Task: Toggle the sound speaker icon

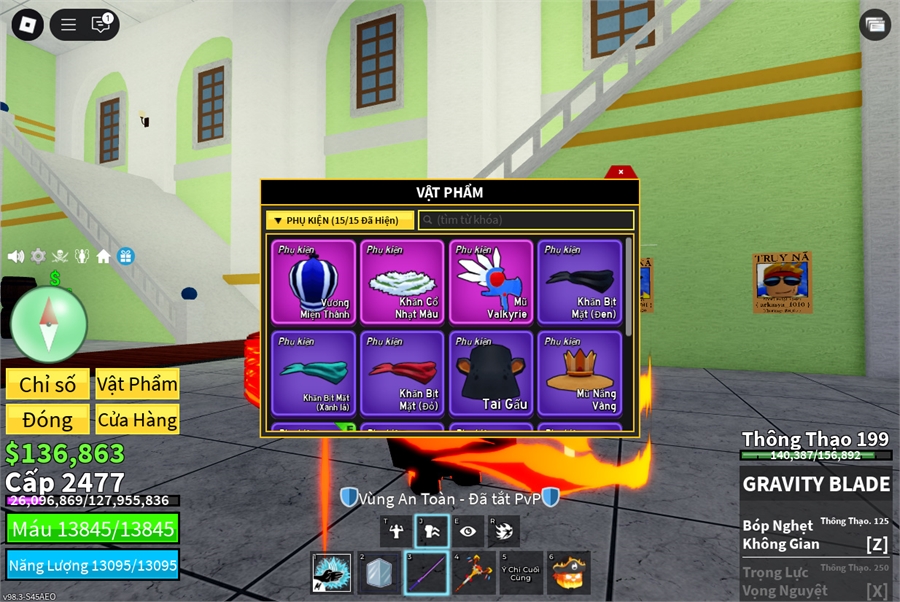Action: point(16,256)
